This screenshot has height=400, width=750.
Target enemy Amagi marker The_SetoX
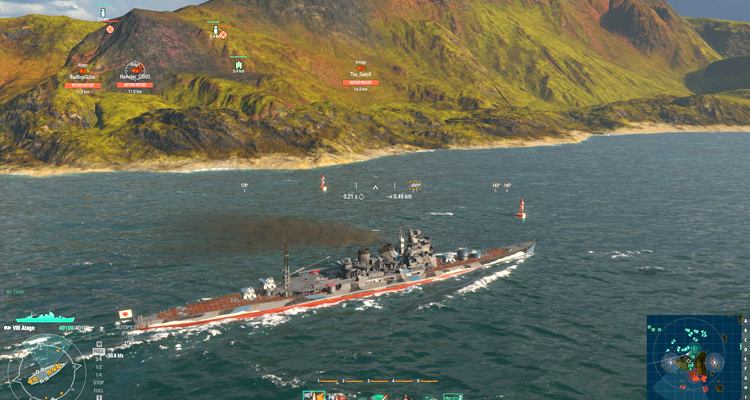360,73
